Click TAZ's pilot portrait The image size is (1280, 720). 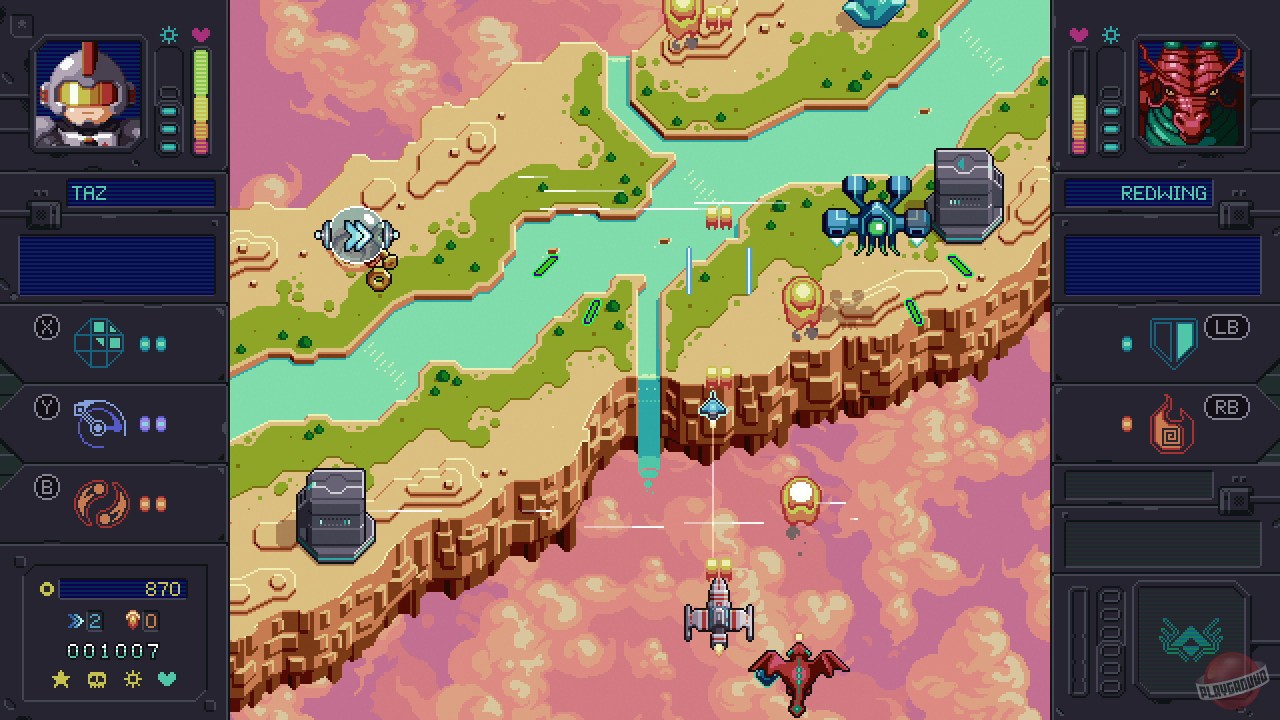click(86, 94)
